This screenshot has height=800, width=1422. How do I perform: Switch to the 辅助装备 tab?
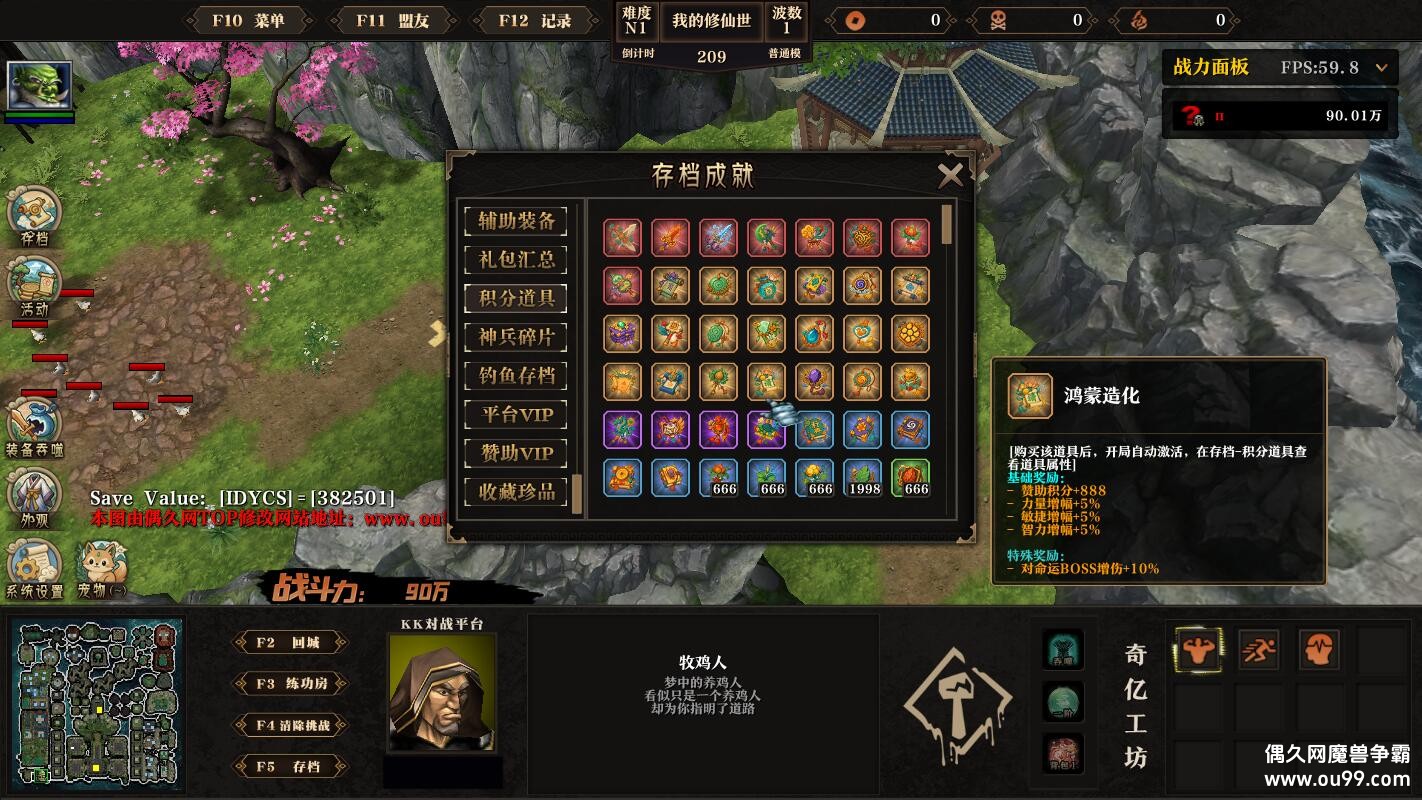point(516,221)
